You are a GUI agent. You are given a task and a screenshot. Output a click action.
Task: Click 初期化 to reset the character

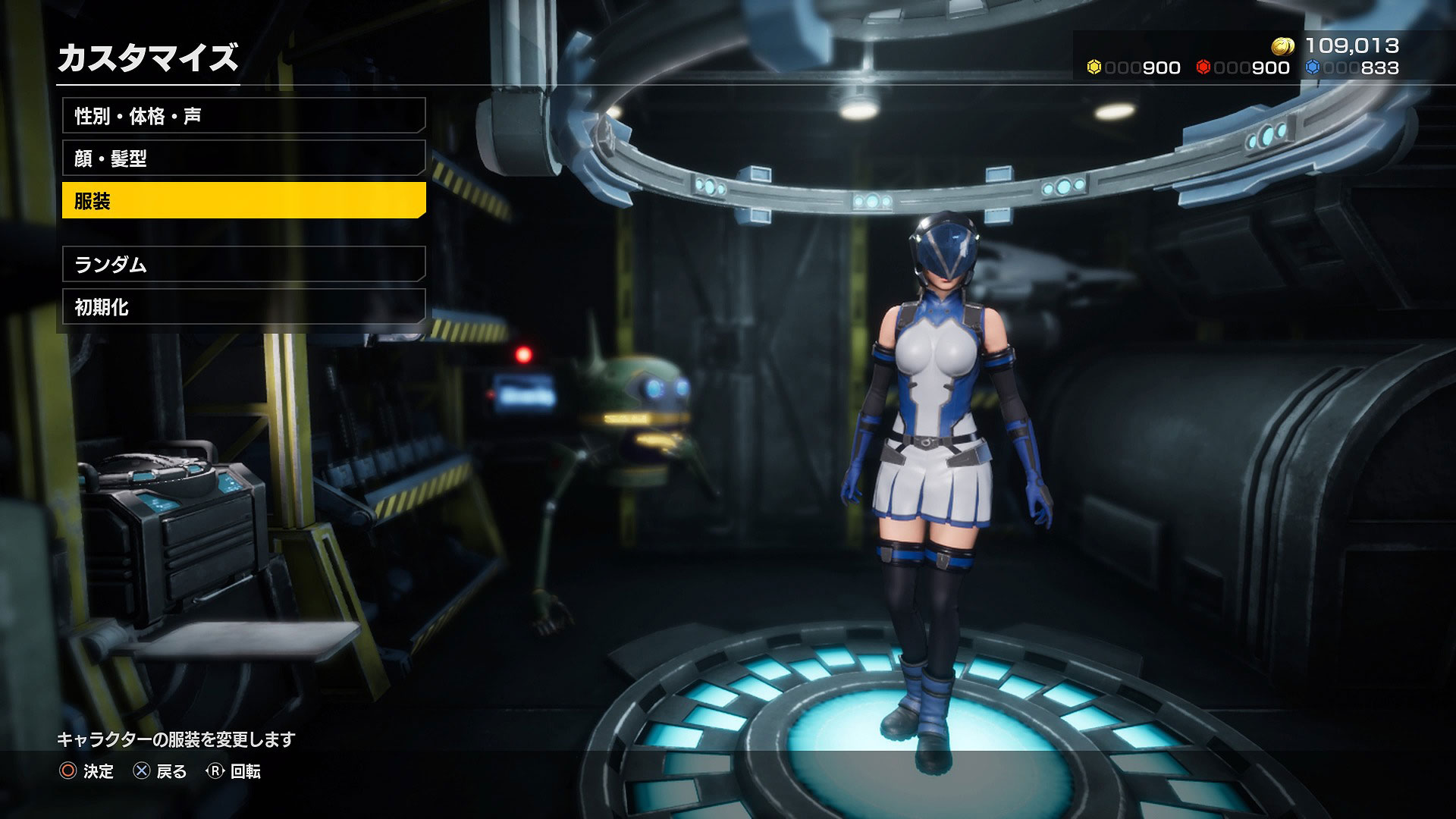click(243, 306)
